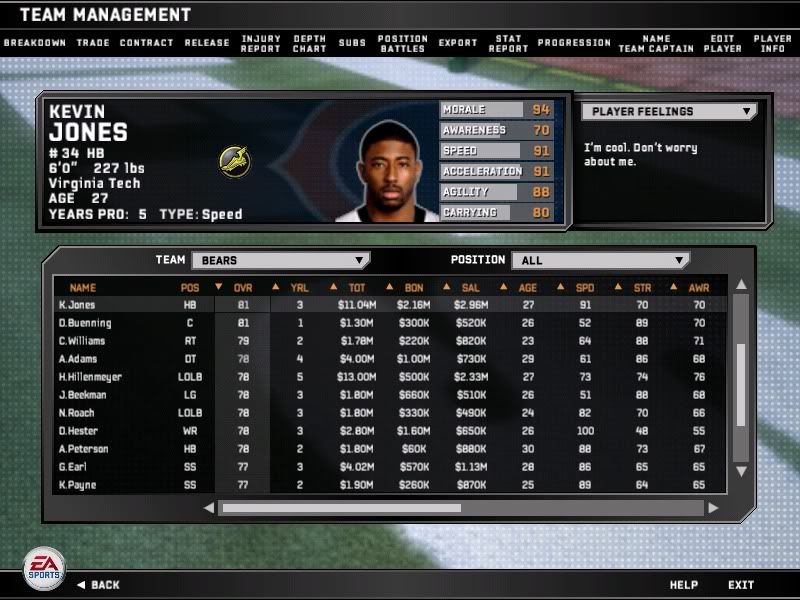Open Position Battles screen
Screen dimensions: 800x600
click(402, 43)
